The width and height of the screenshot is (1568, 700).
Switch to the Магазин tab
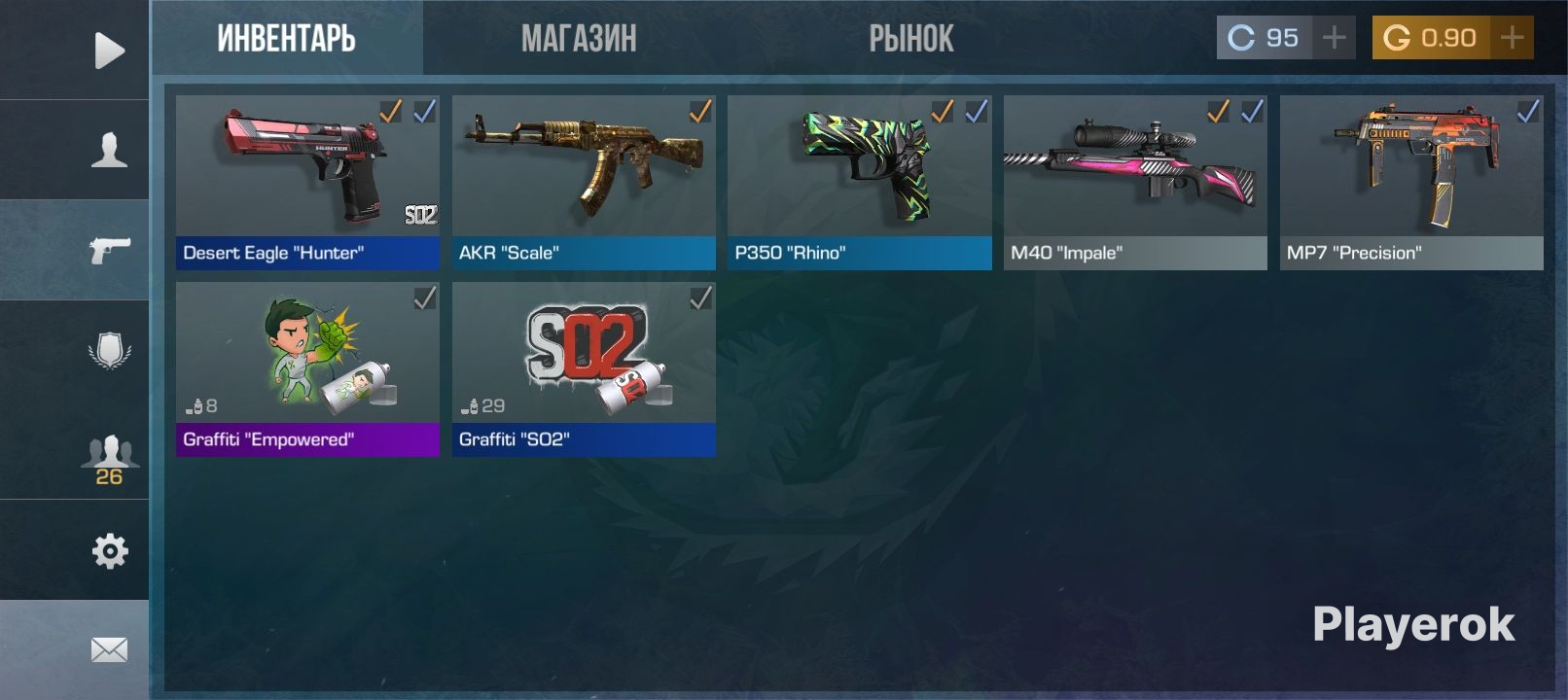pyautogui.click(x=579, y=39)
